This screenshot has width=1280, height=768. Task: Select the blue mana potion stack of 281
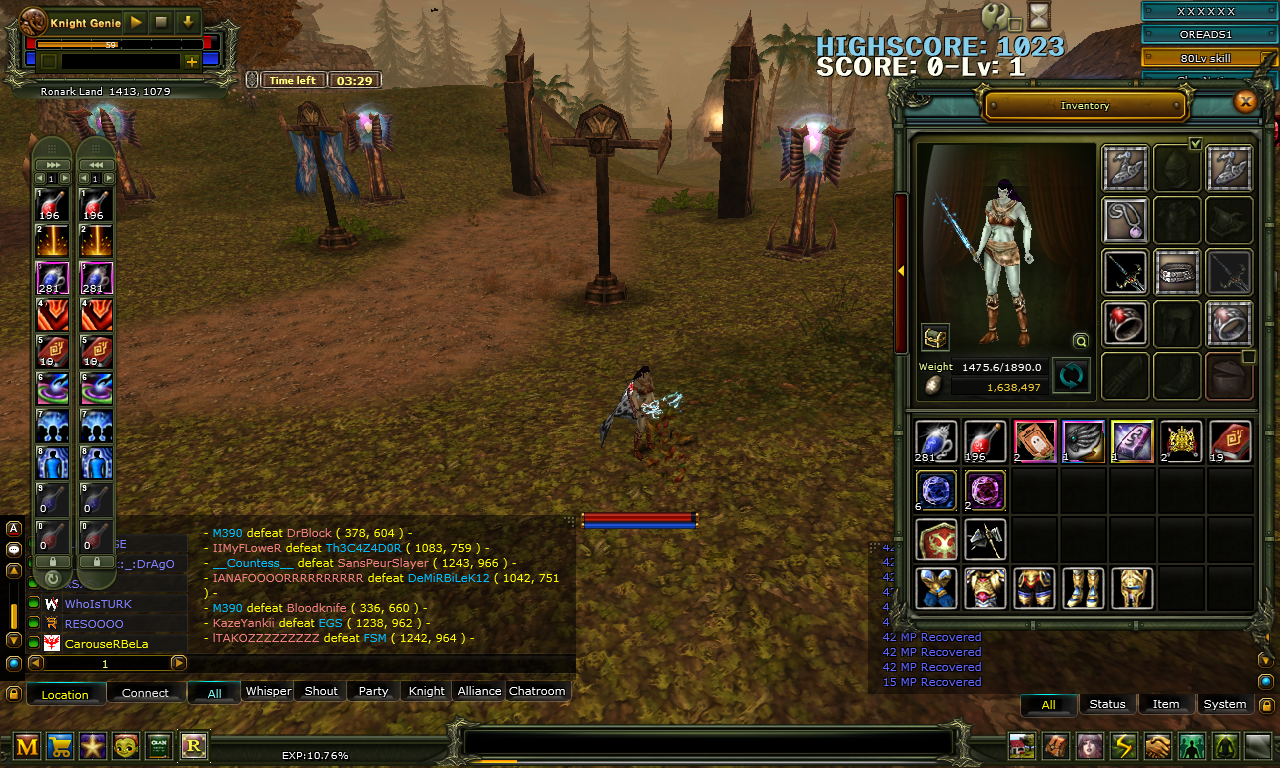coord(936,441)
